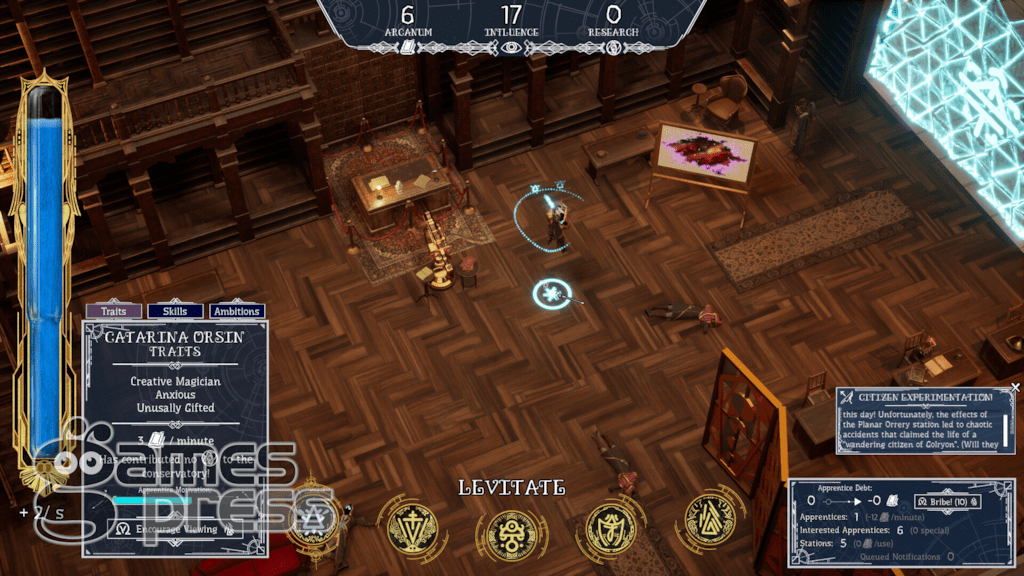This screenshot has height=576, width=1024.
Task: Click the Encourage Viewing button
Action: [x=170, y=529]
